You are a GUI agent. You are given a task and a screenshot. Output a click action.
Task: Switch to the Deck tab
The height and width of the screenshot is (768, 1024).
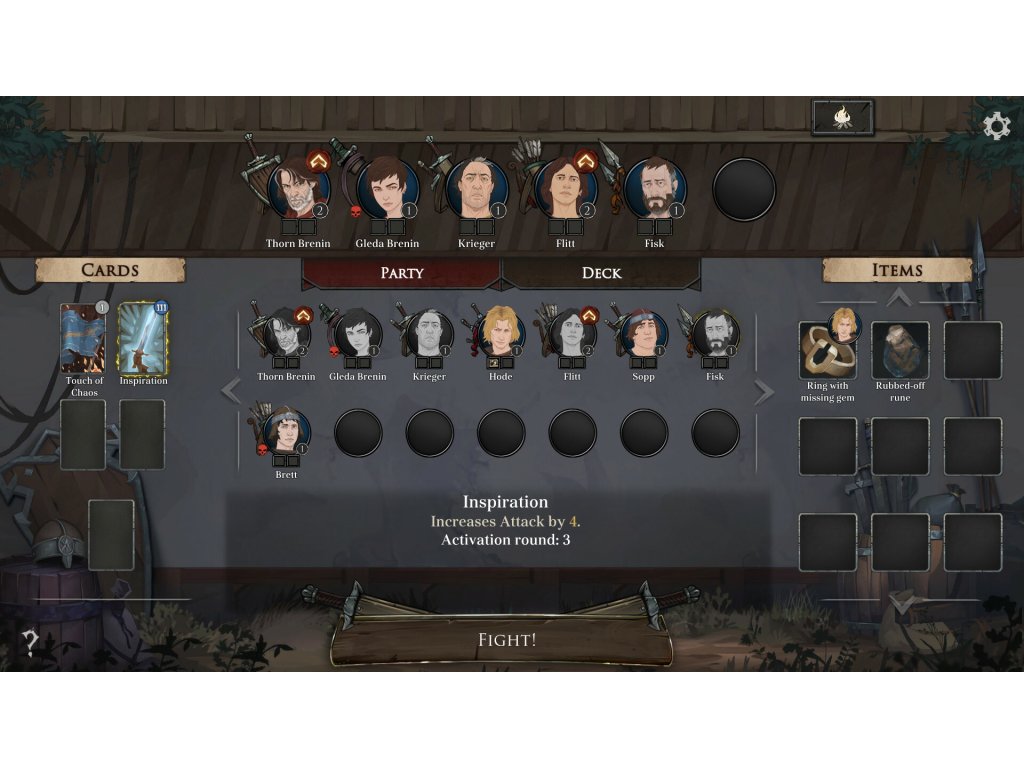[601, 273]
